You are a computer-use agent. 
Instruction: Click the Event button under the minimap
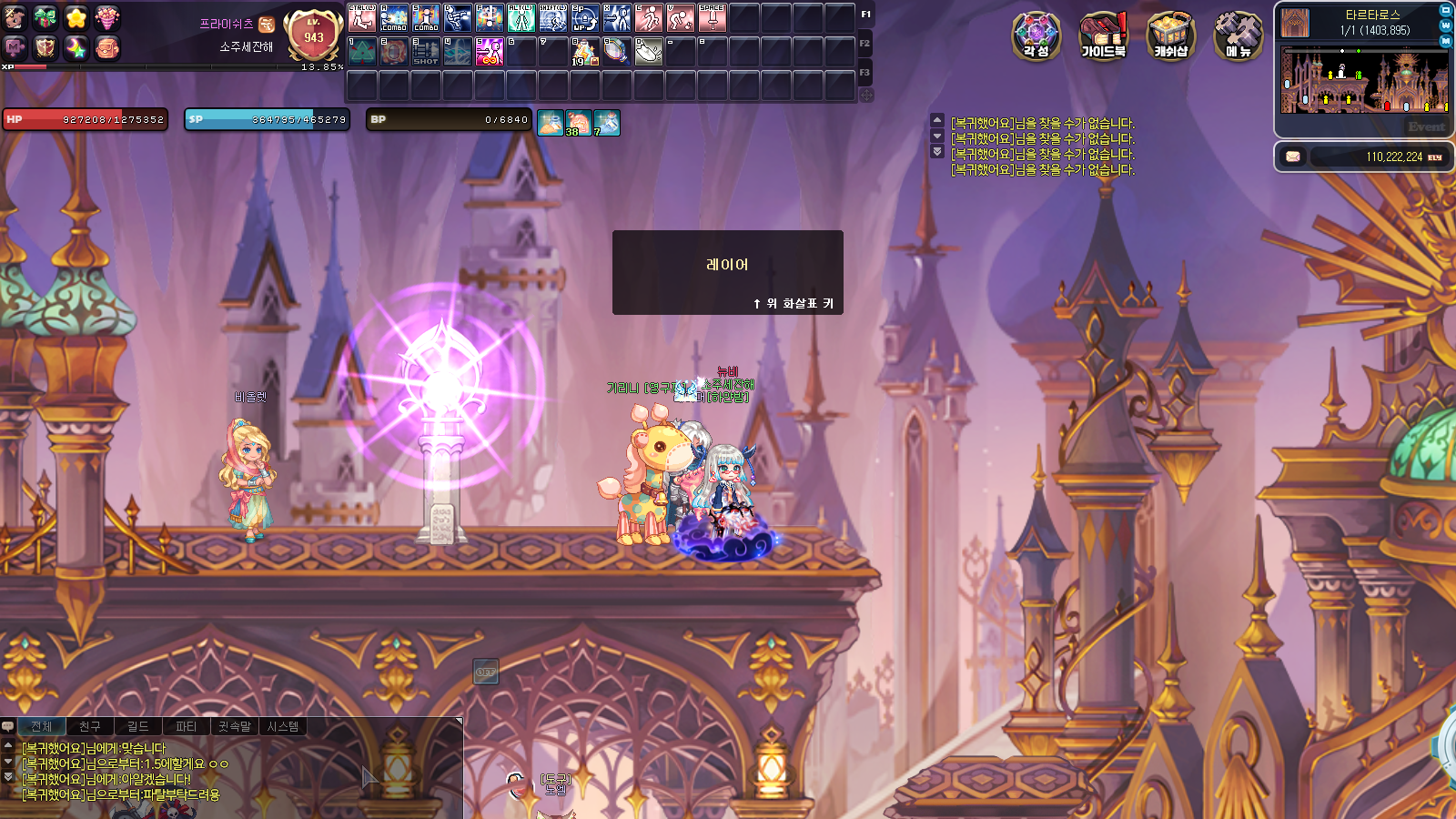tap(1425, 126)
